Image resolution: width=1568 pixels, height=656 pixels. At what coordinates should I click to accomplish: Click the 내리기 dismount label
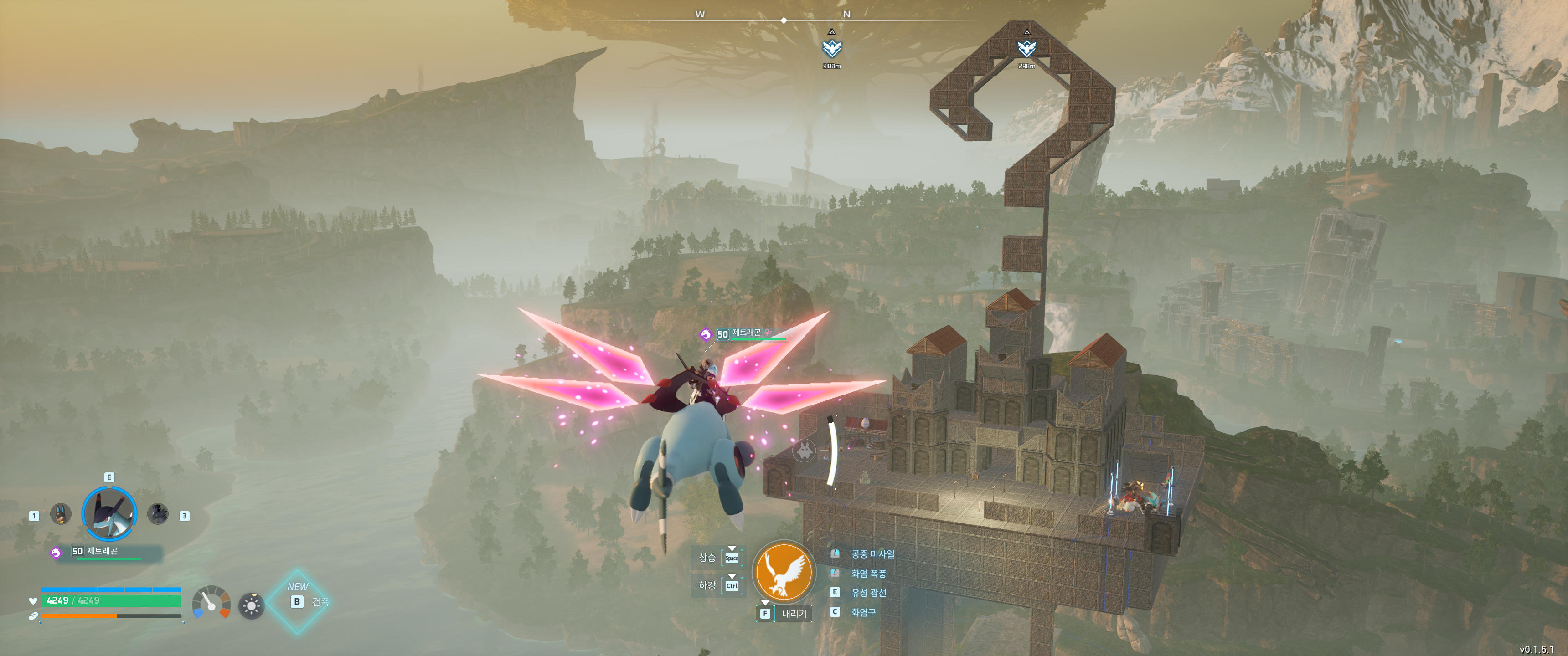[794, 613]
